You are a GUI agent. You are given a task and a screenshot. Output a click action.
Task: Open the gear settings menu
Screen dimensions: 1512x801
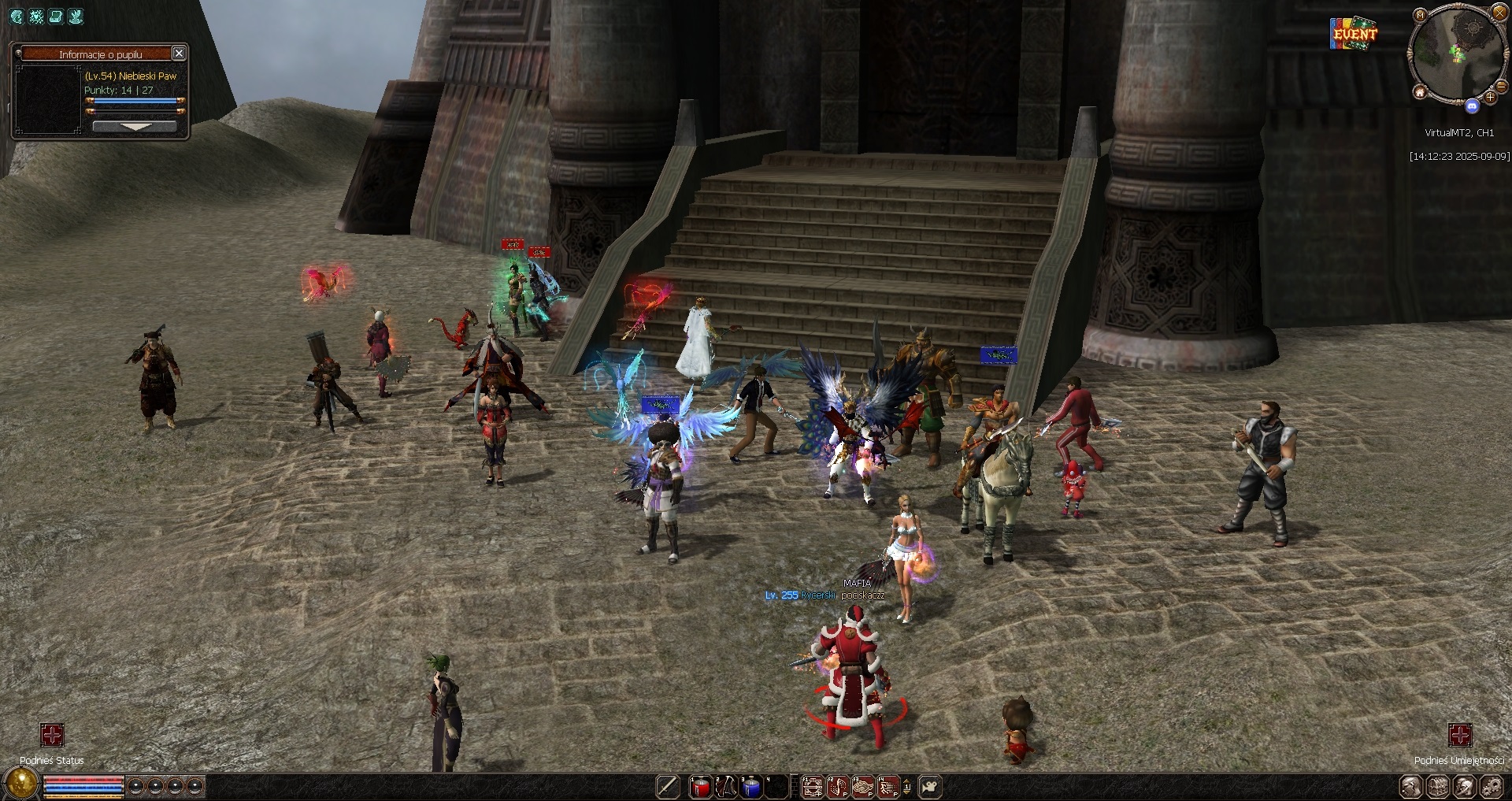1491,787
